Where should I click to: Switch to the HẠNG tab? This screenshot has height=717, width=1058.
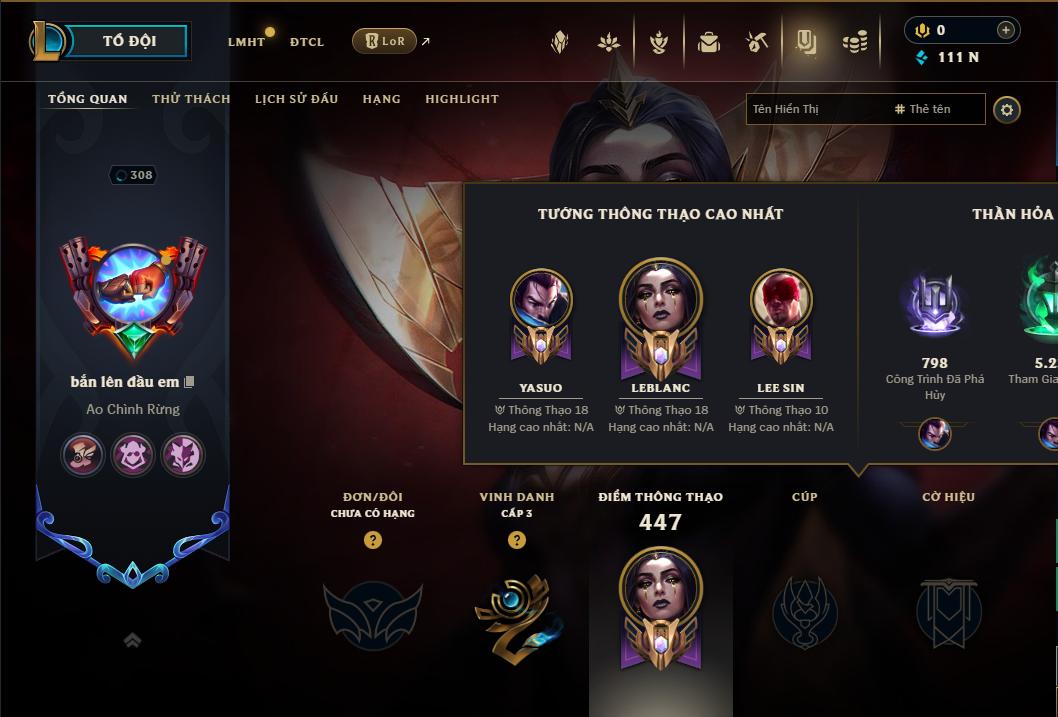[x=381, y=99]
